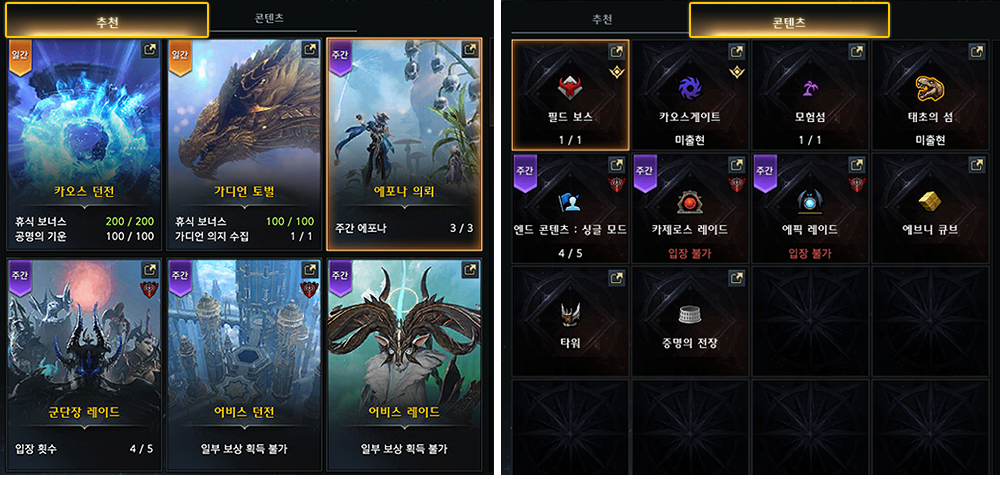Select the 카오스 던전 card

tap(84, 143)
